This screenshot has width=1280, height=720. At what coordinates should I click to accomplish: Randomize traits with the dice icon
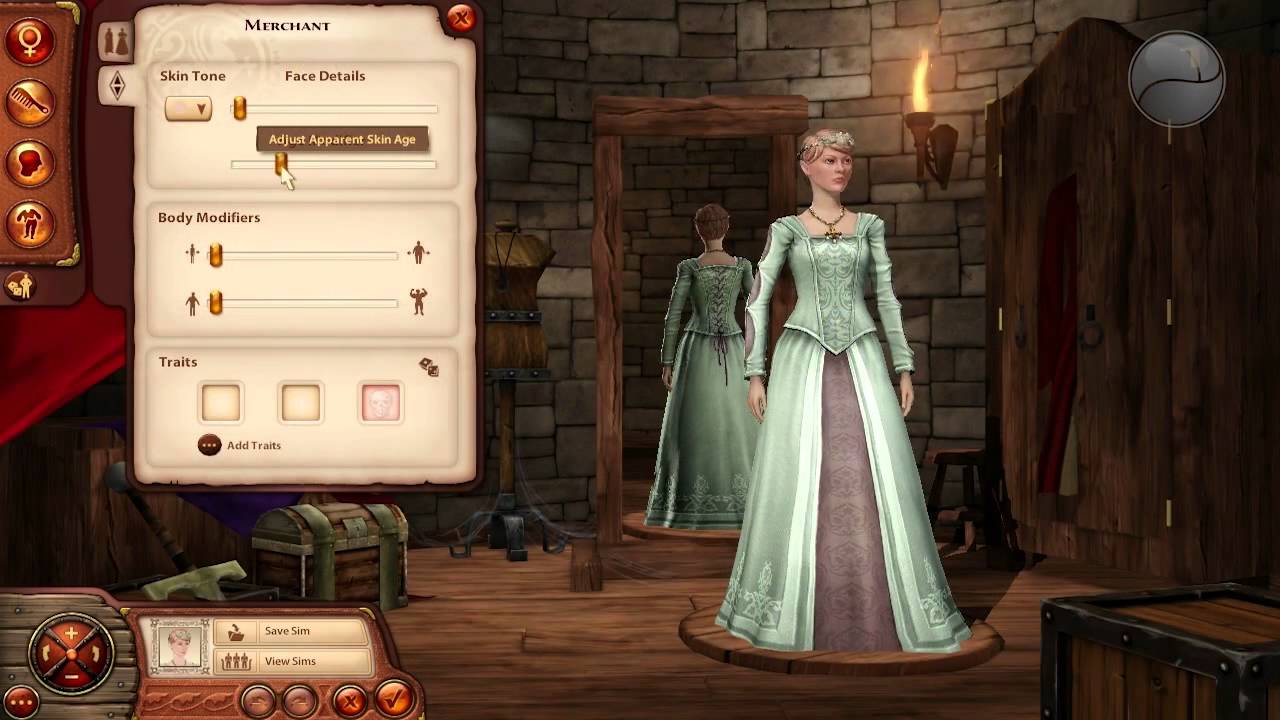[429, 367]
